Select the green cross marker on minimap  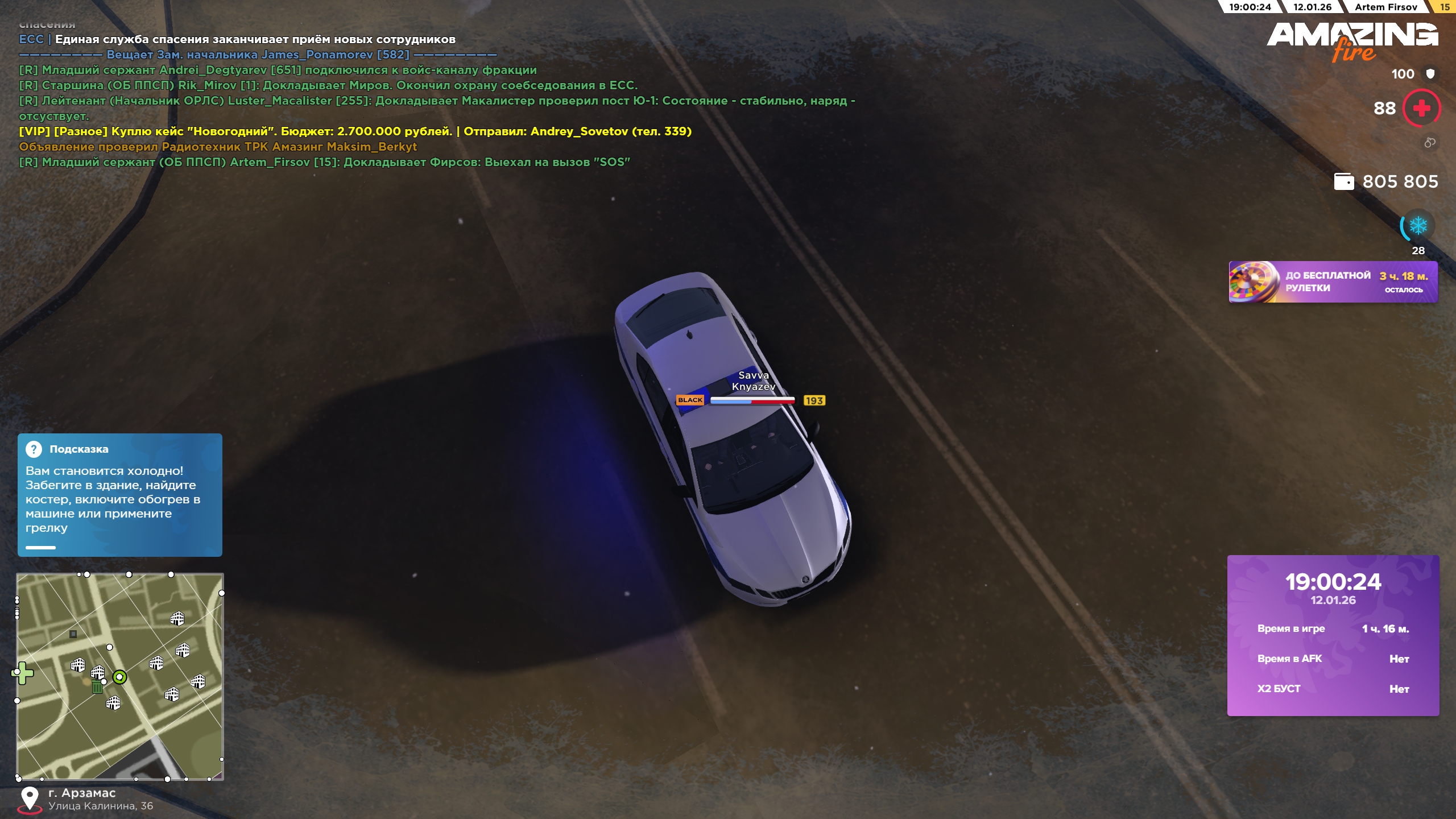(23, 673)
